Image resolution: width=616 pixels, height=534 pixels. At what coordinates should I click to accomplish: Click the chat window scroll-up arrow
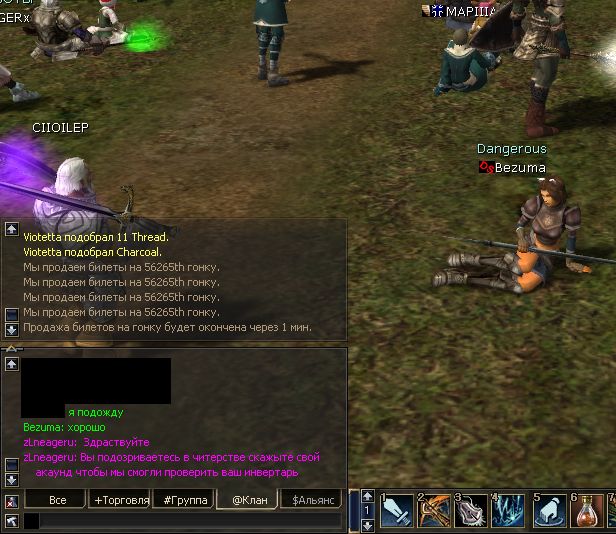point(12,365)
